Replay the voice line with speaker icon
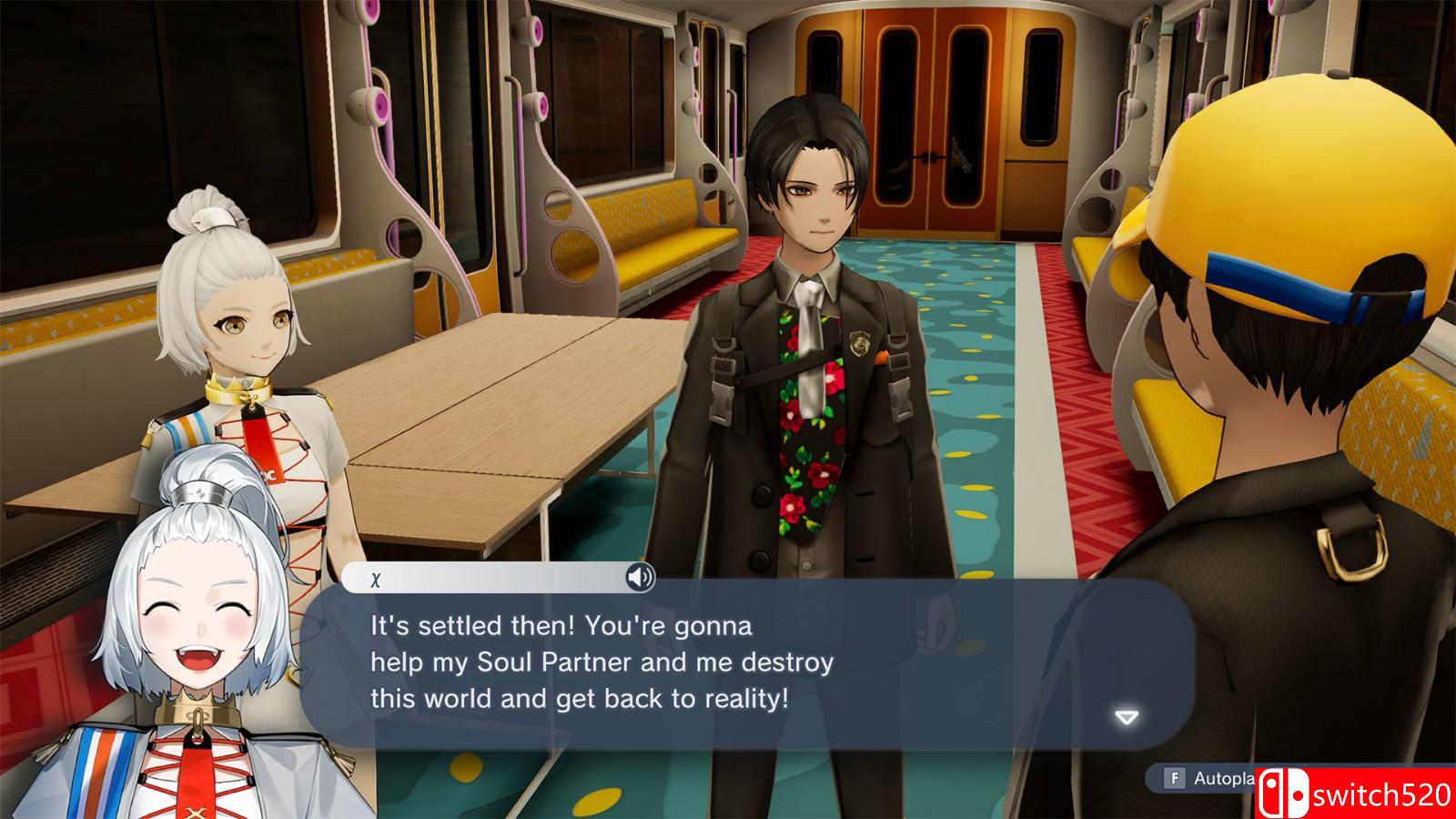Screen dimensions: 1456x819 (x=641, y=577)
